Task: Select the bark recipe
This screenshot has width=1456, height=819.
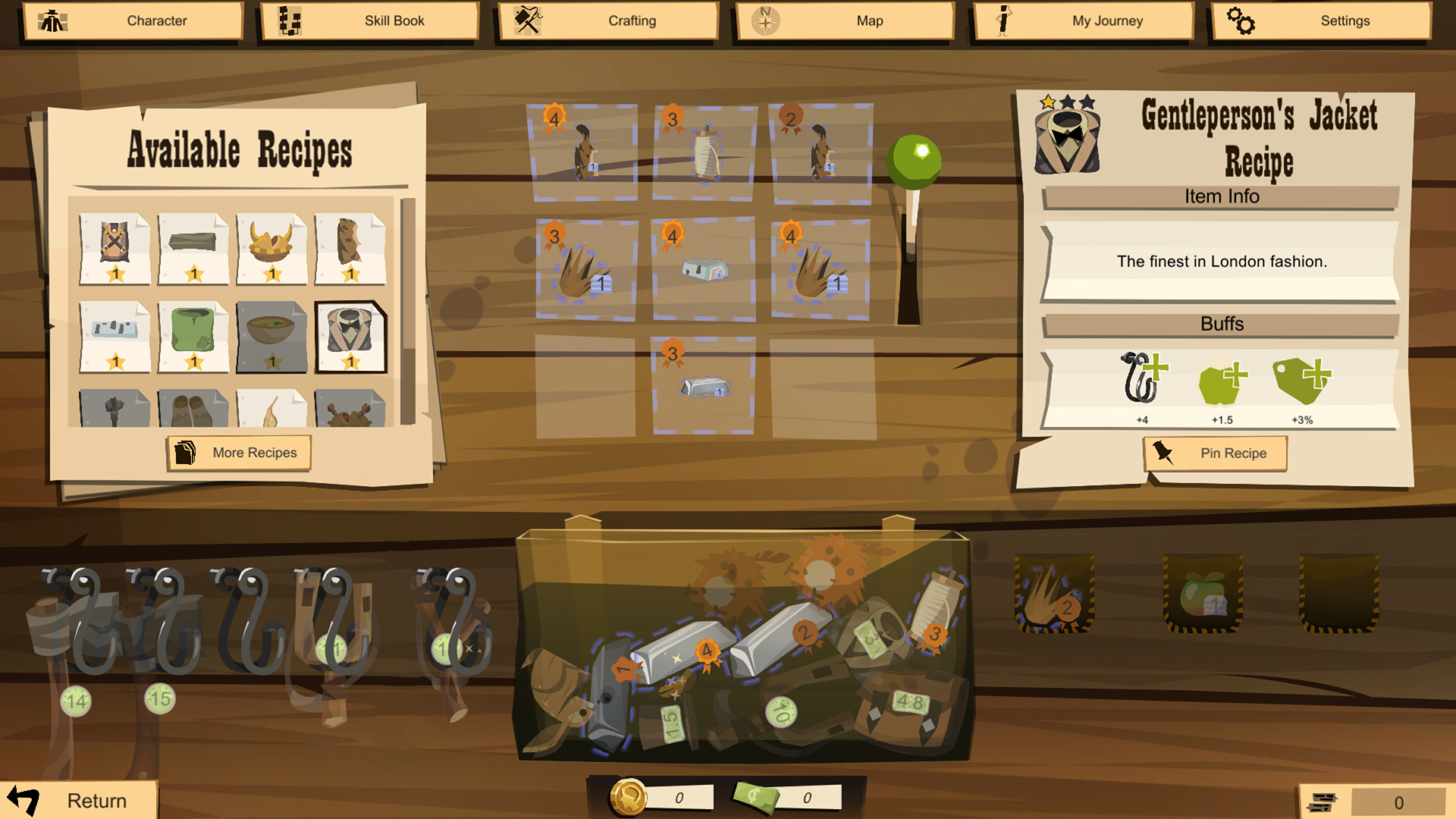Action: click(x=351, y=246)
